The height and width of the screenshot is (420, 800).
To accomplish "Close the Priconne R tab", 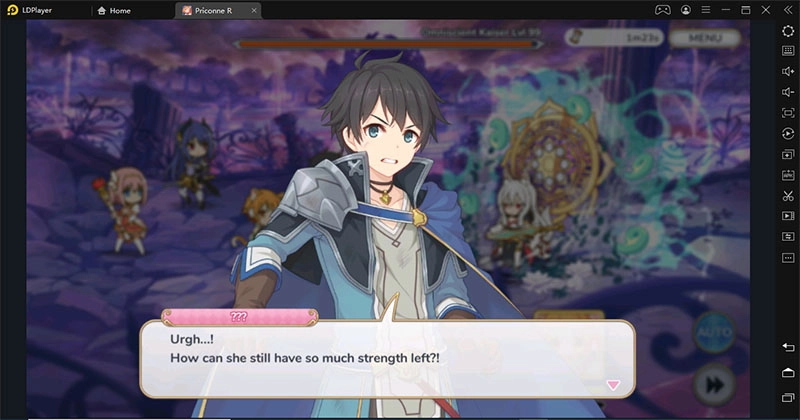I will pos(253,10).
